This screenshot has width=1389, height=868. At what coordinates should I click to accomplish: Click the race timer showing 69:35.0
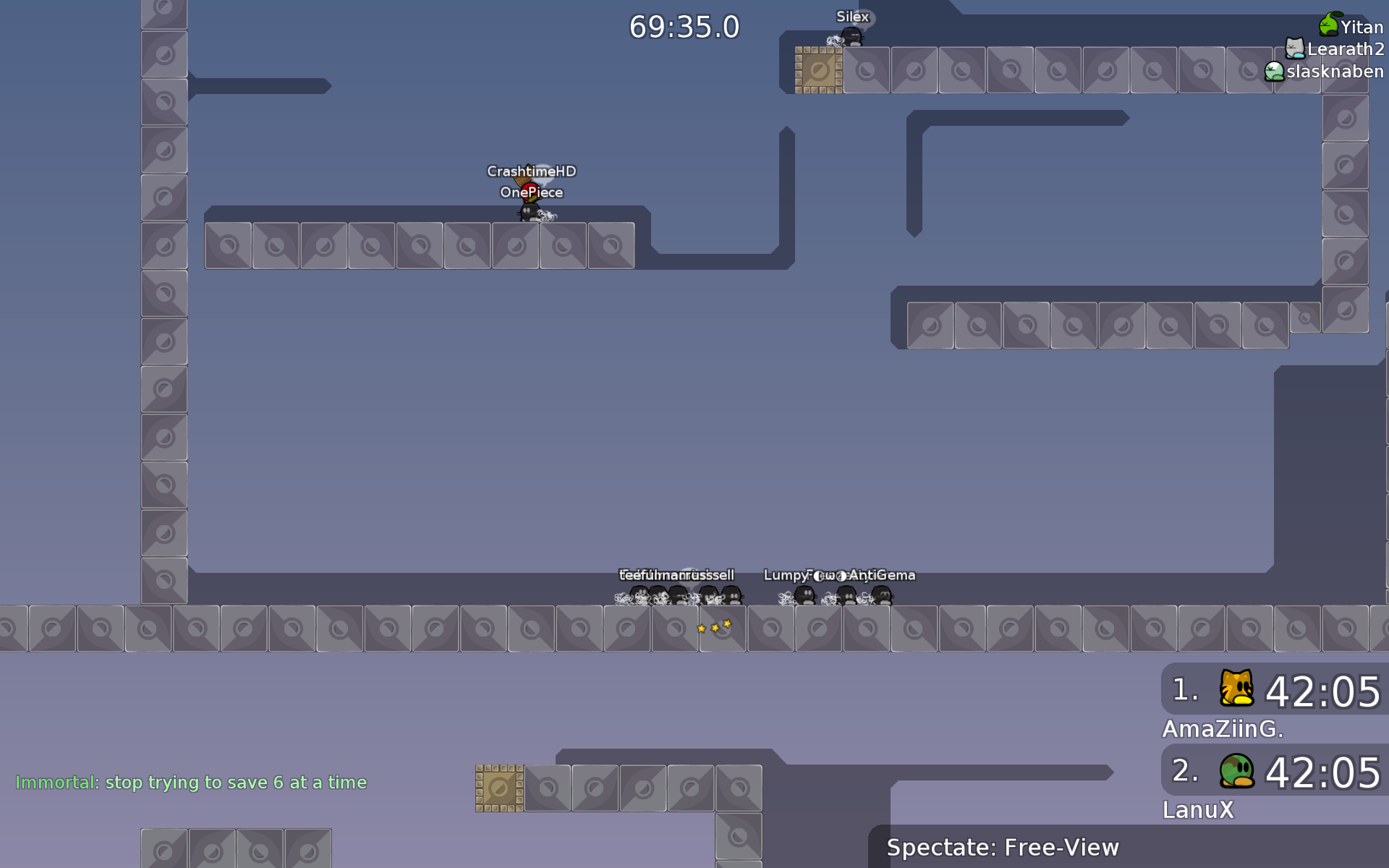(x=684, y=27)
